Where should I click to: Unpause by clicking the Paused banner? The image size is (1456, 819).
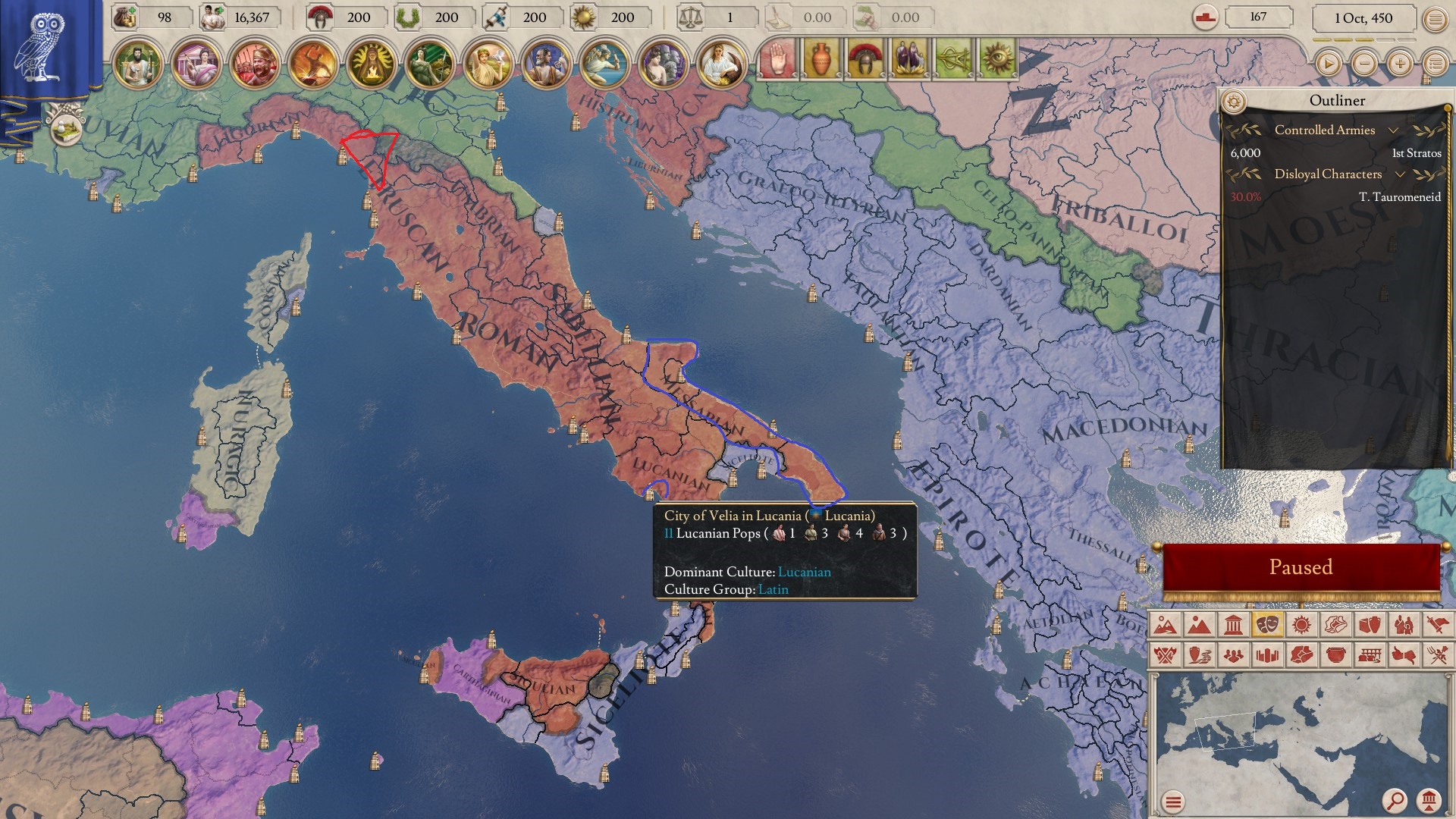pyautogui.click(x=1301, y=566)
